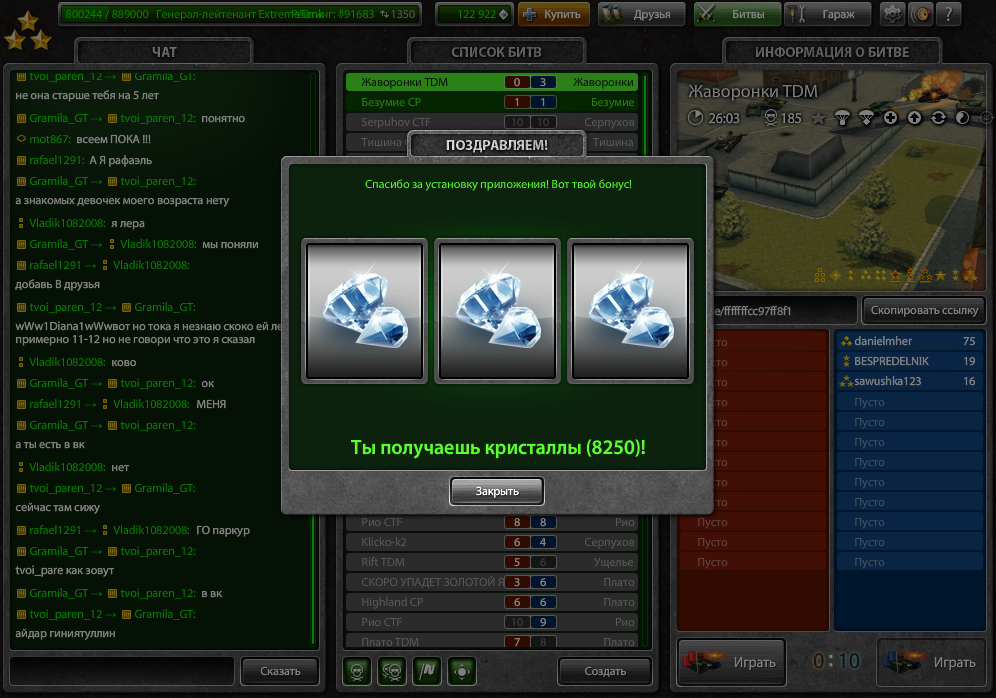Open the Купить crystal shop
This screenshot has height=698, width=996.
point(554,14)
